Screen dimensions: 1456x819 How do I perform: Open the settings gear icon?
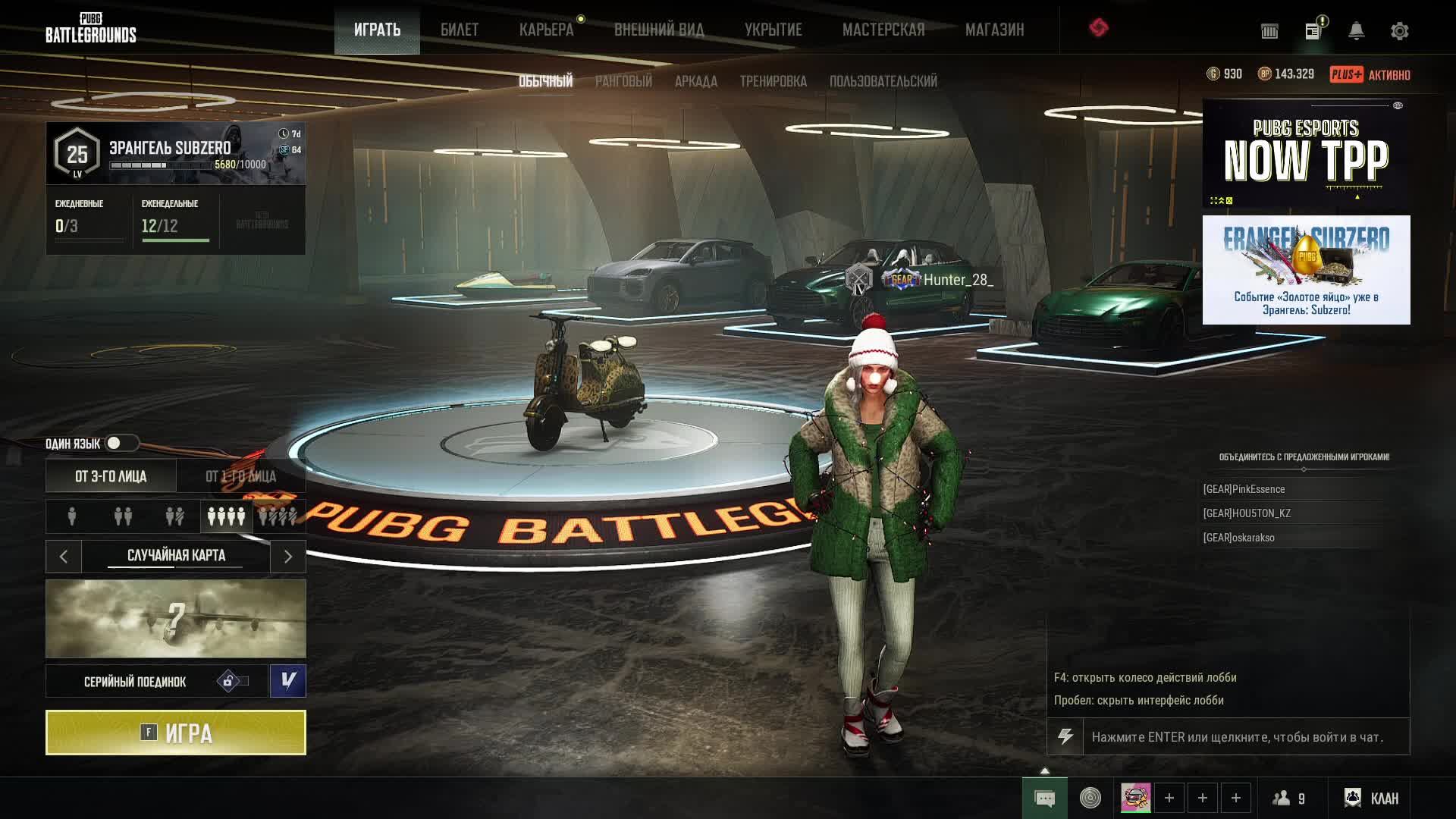(1399, 31)
